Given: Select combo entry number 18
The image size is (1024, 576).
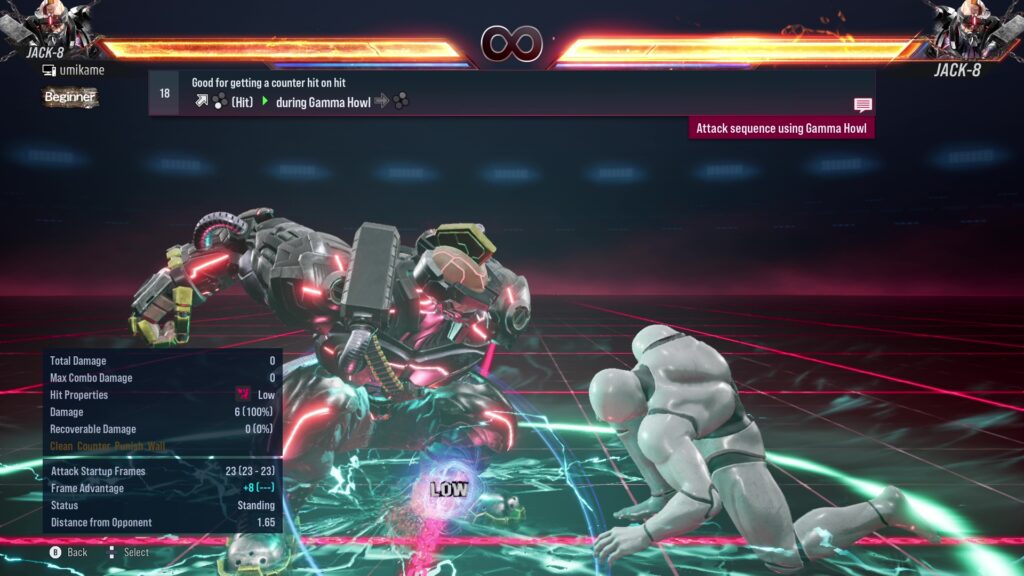Looking at the screenshot, I should click(164, 93).
